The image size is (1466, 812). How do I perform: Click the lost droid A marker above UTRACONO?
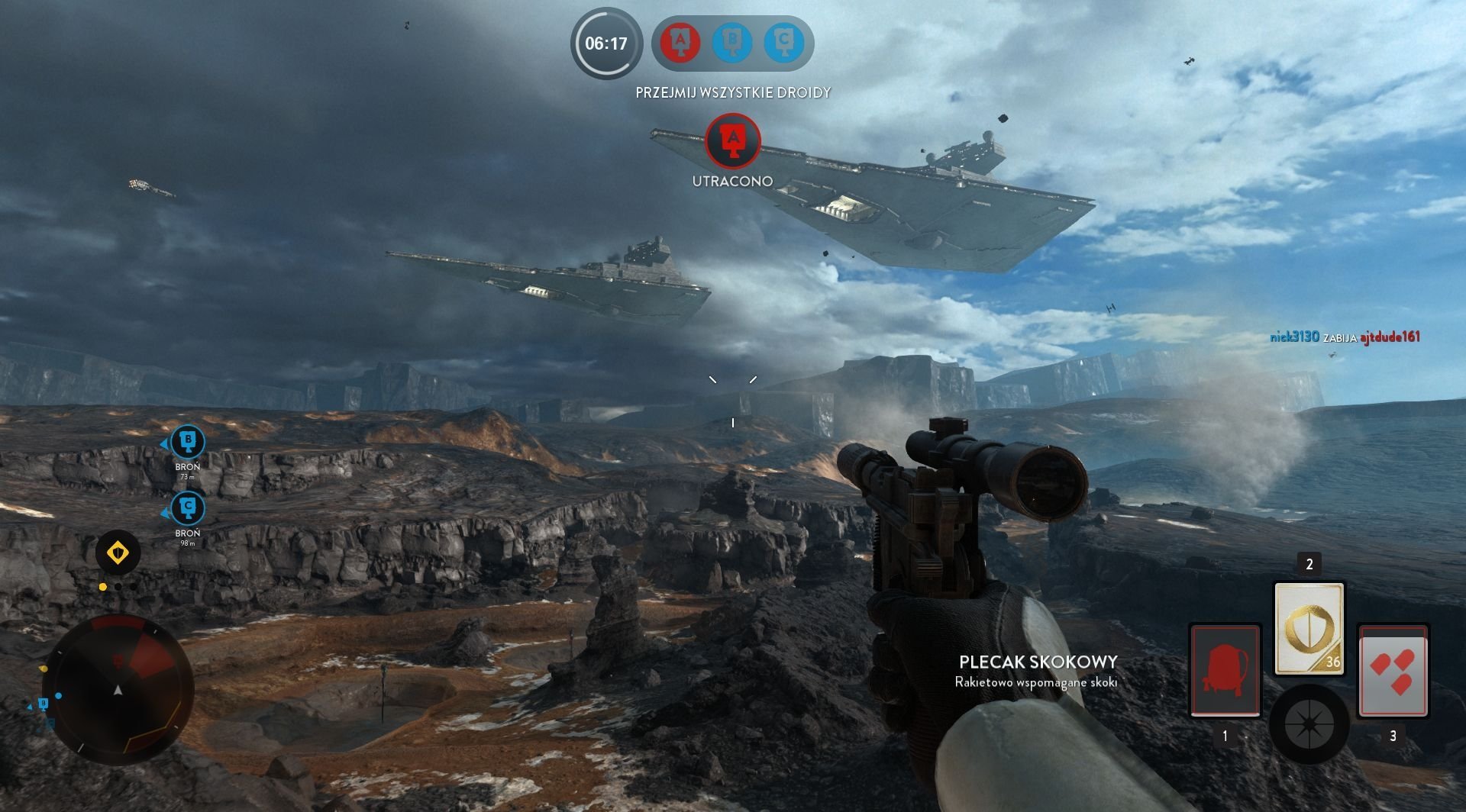[733, 140]
